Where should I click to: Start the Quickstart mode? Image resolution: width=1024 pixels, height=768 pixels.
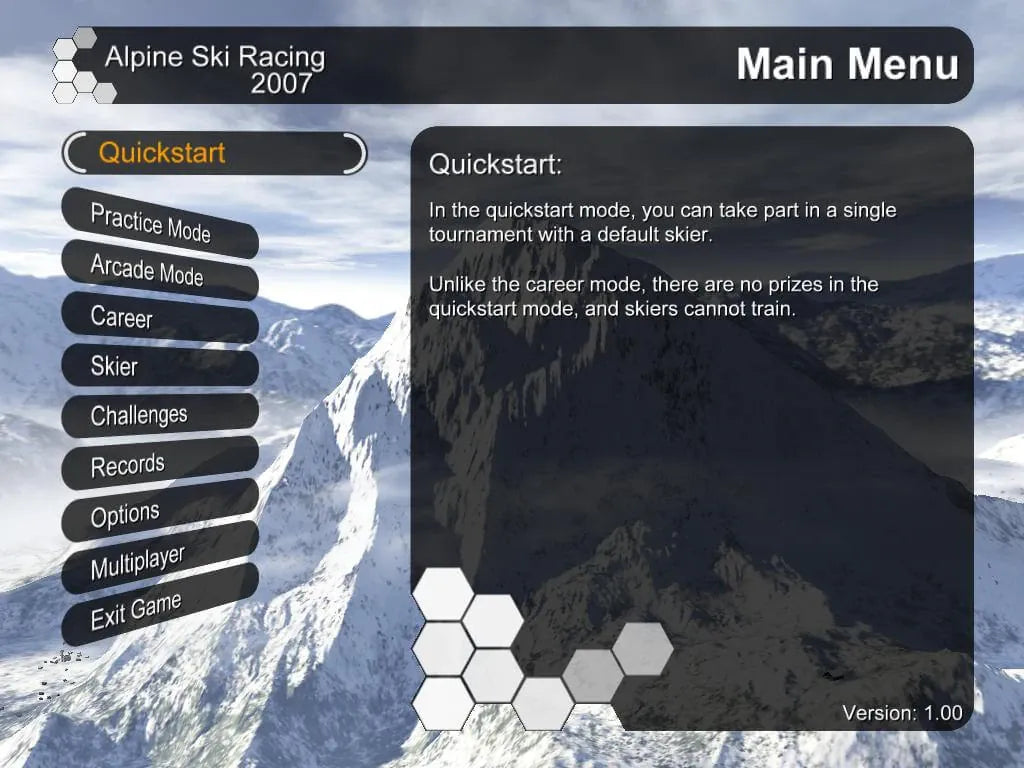(214, 153)
